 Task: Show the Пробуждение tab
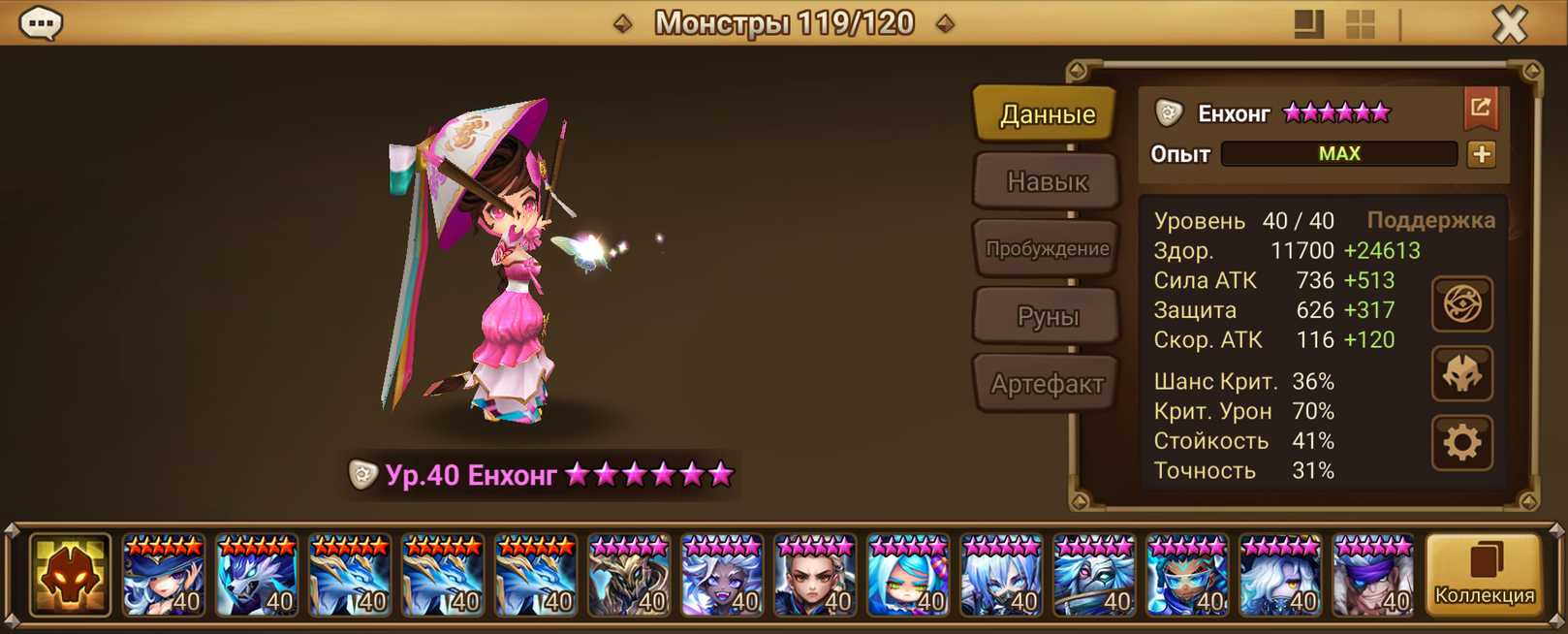(1047, 249)
